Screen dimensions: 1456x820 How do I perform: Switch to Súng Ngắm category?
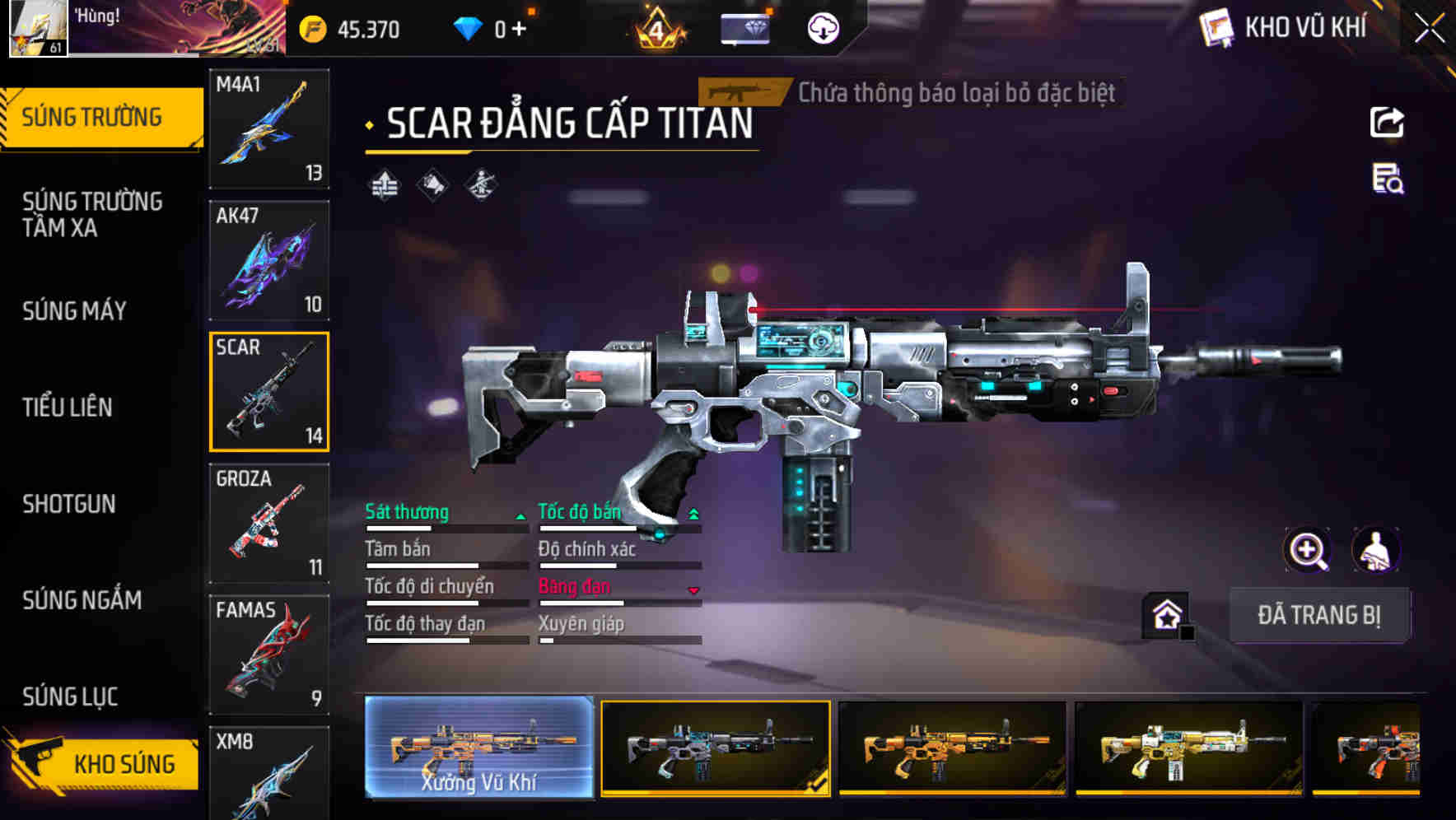click(x=82, y=600)
